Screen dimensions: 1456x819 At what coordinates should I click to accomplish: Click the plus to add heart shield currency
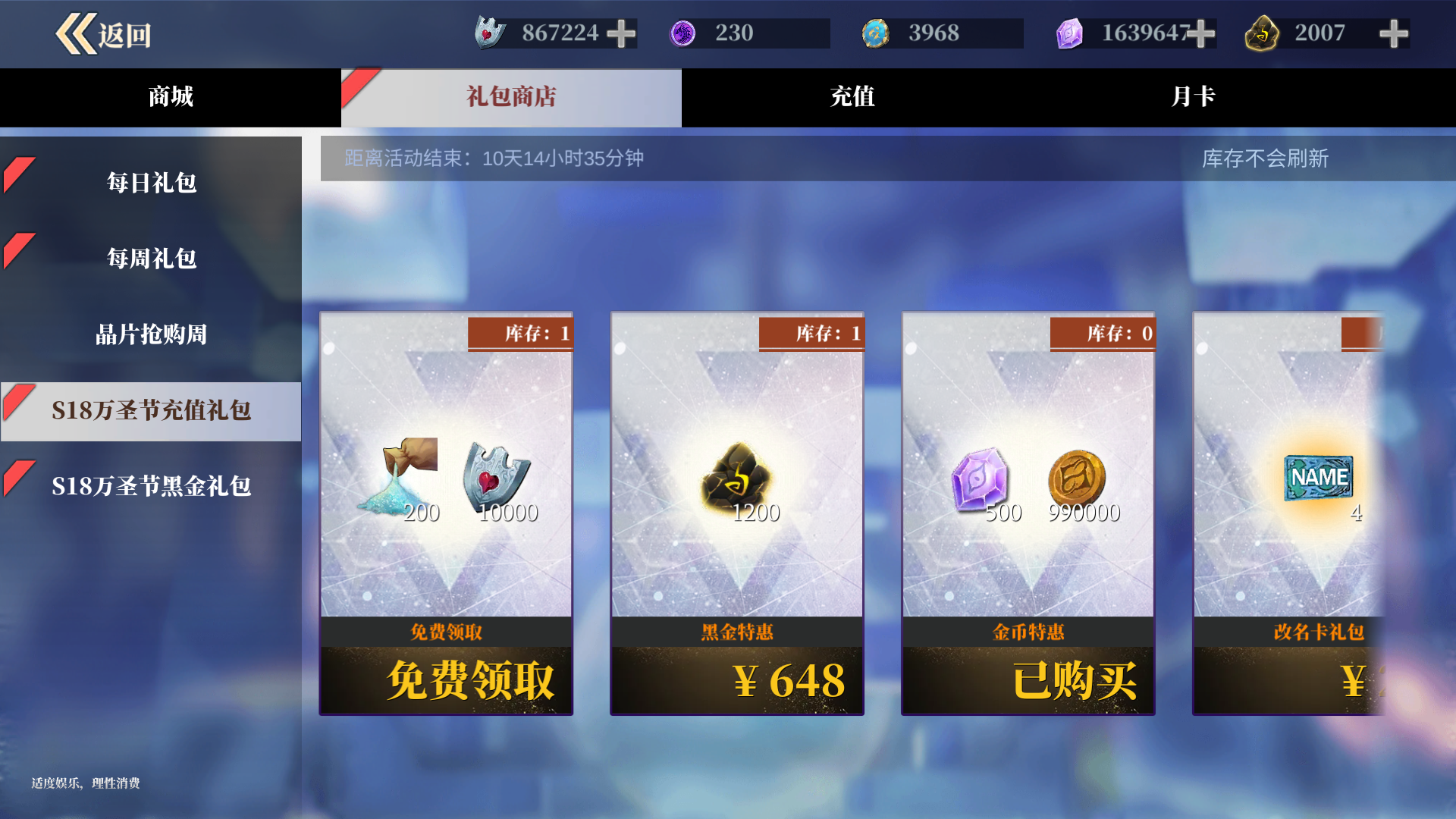click(622, 33)
